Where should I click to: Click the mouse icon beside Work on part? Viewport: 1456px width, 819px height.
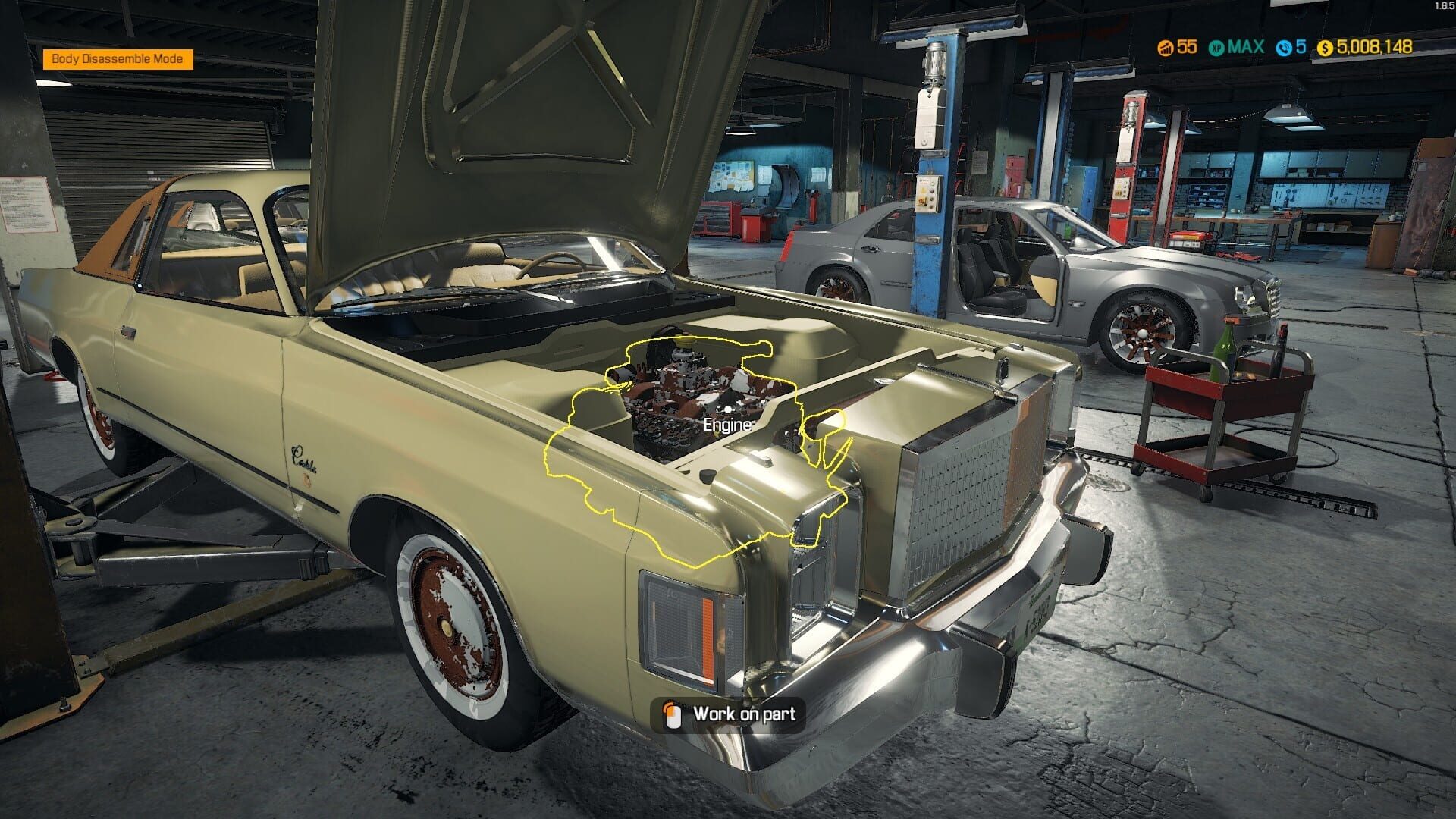tap(673, 714)
